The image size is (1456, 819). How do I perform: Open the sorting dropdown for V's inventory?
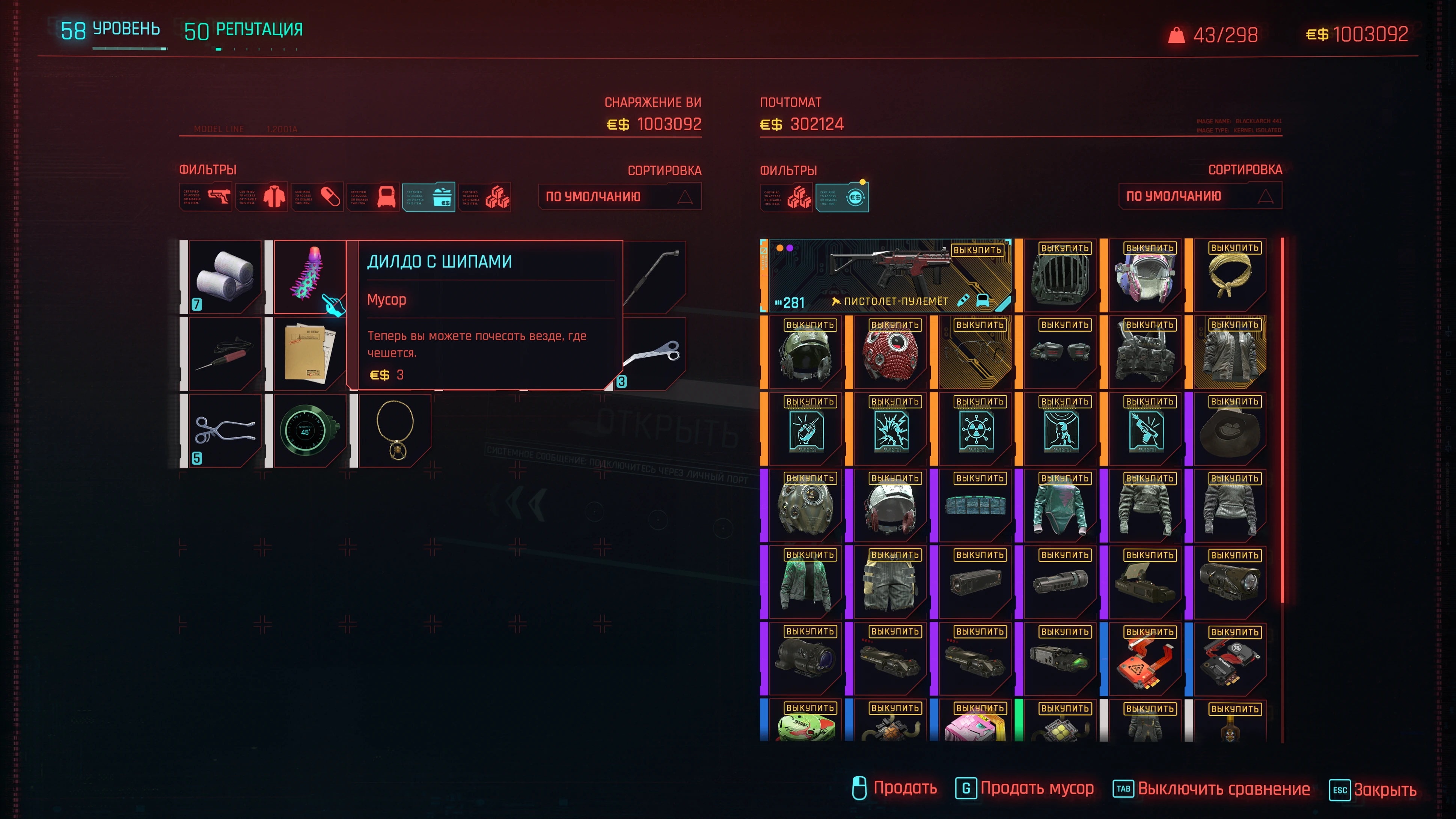pyautogui.click(x=619, y=197)
